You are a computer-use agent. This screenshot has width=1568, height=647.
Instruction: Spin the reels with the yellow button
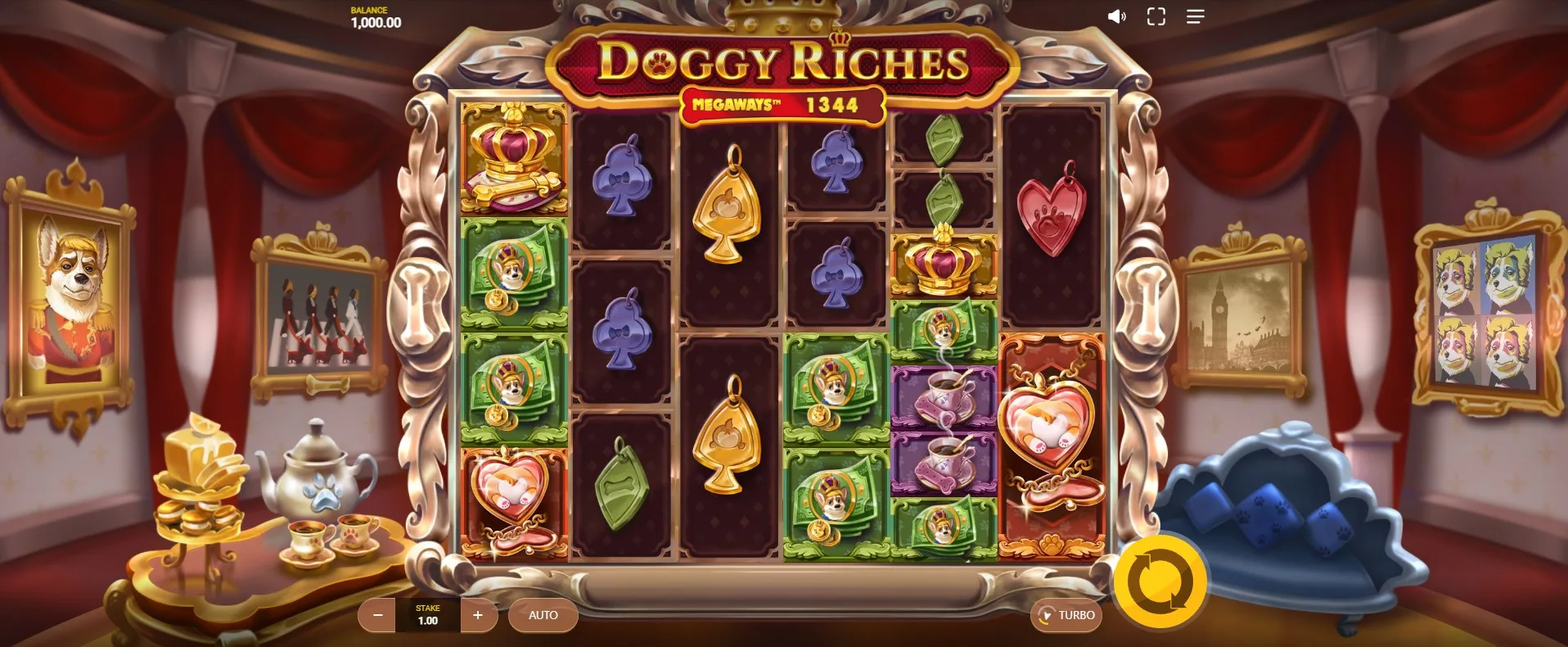tap(1159, 581)
